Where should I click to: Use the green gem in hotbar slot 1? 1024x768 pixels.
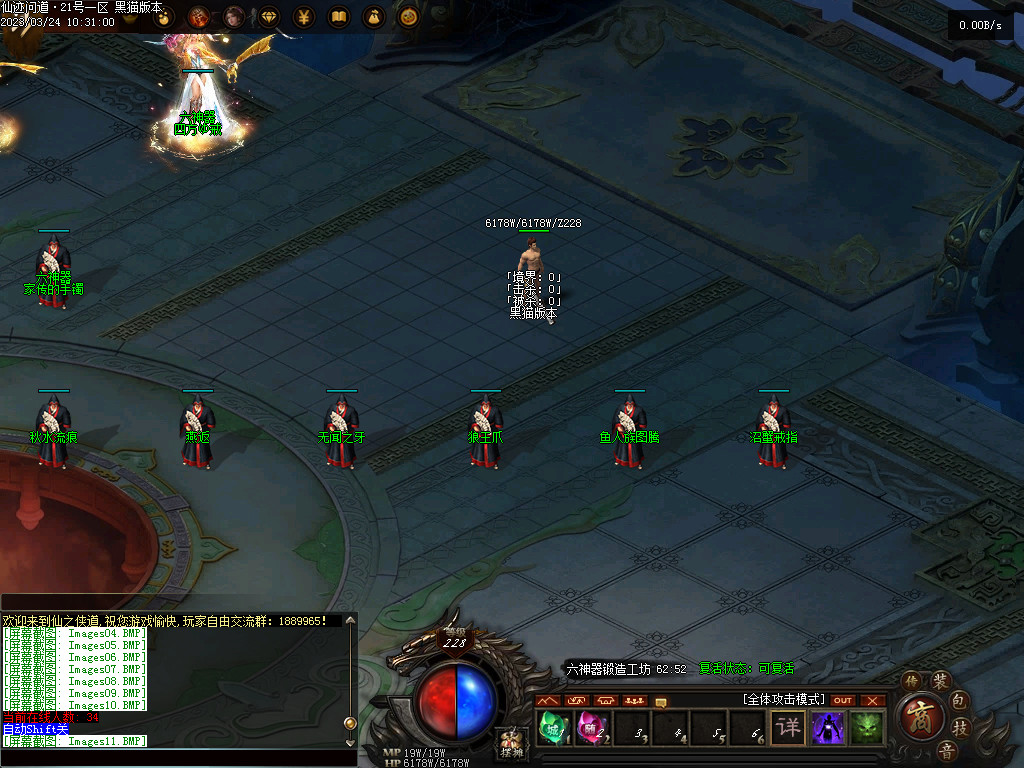coord(553,727)
